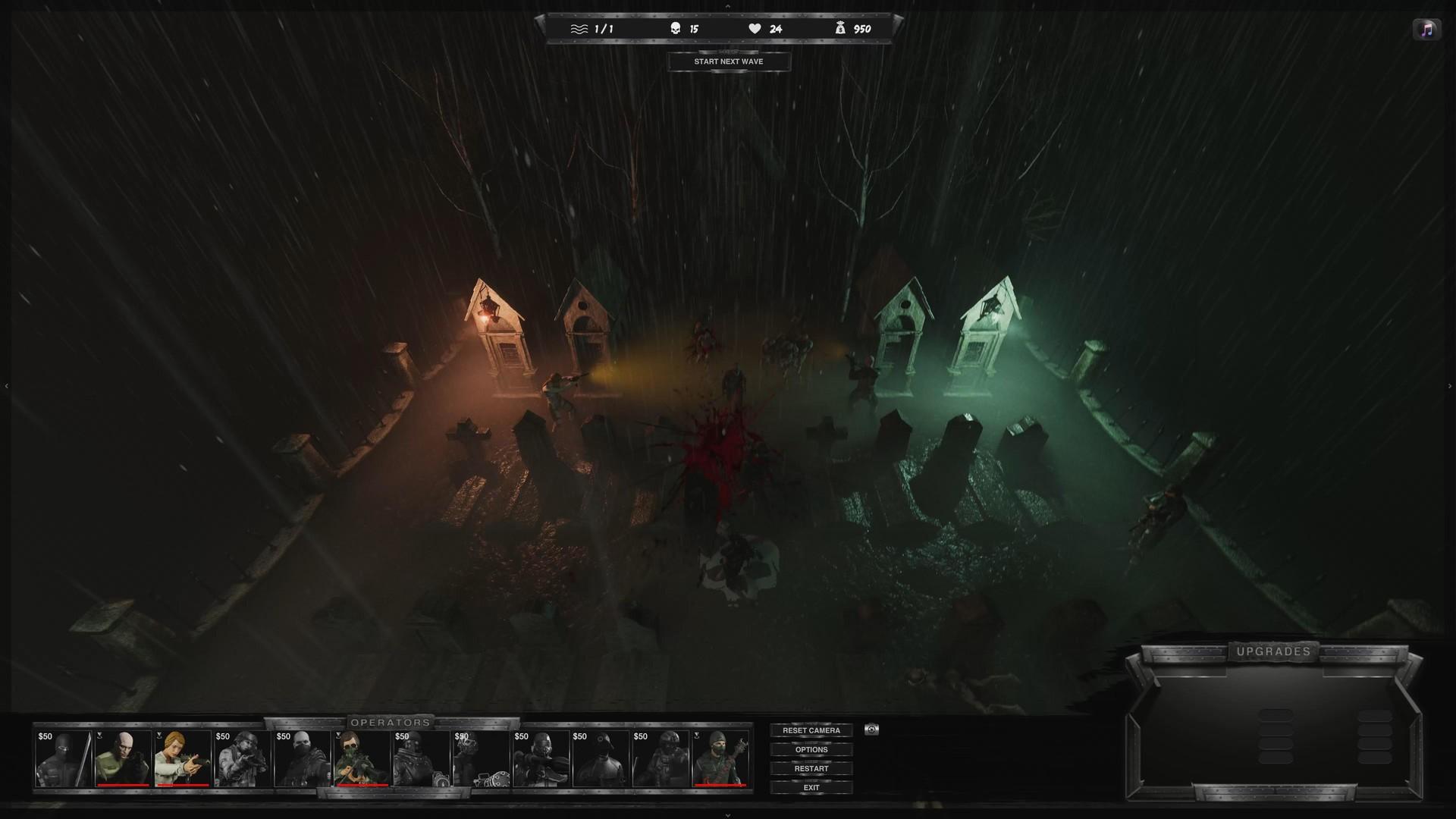Click the health bar under the sniper operator
This screenshot has height=819, width=1456.
click(x=362, y=785)
